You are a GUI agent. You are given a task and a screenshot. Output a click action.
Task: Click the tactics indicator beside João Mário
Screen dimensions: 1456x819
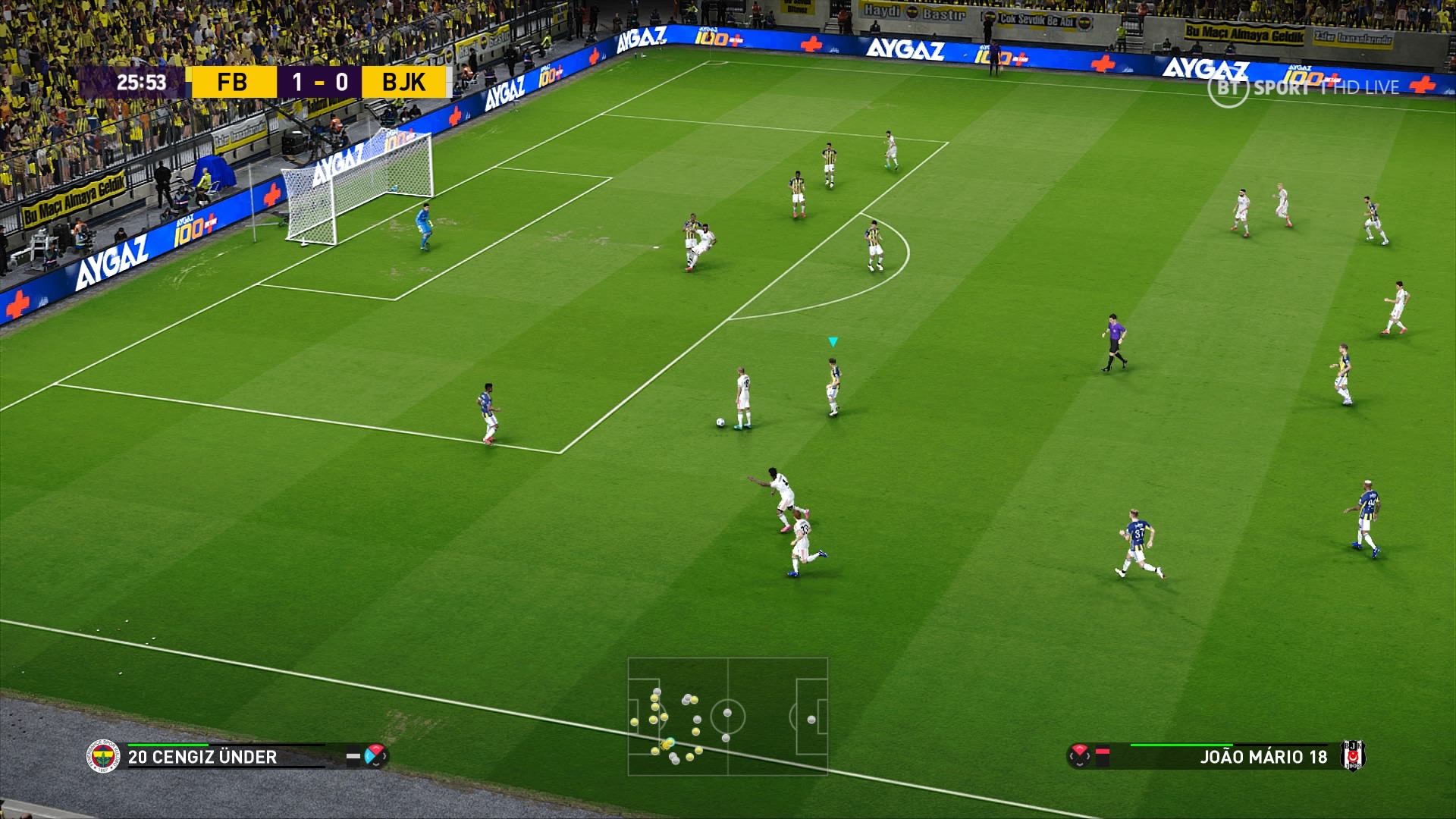pos(1080,755)
